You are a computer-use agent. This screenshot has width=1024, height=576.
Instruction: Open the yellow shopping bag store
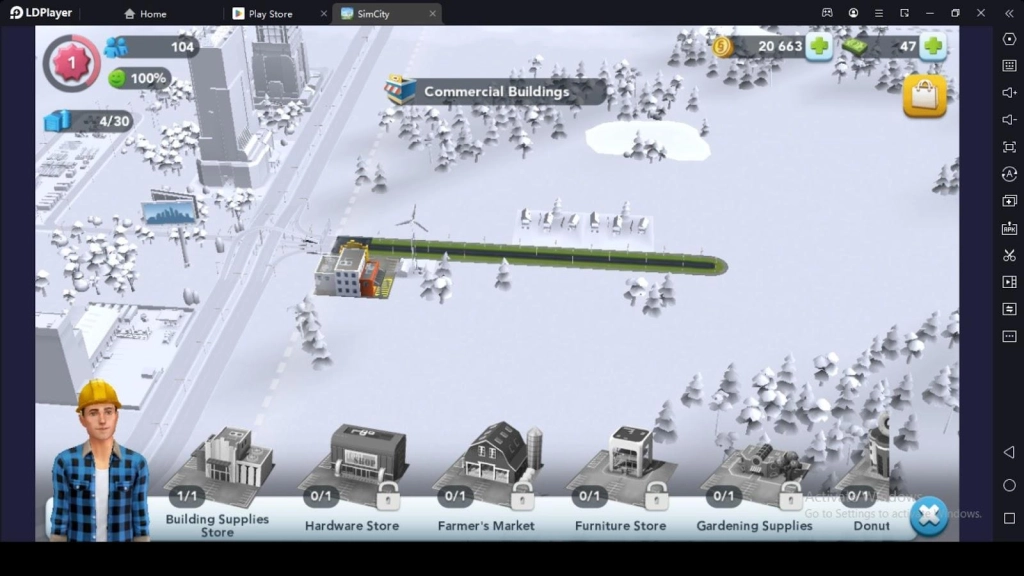pos(924,96)
